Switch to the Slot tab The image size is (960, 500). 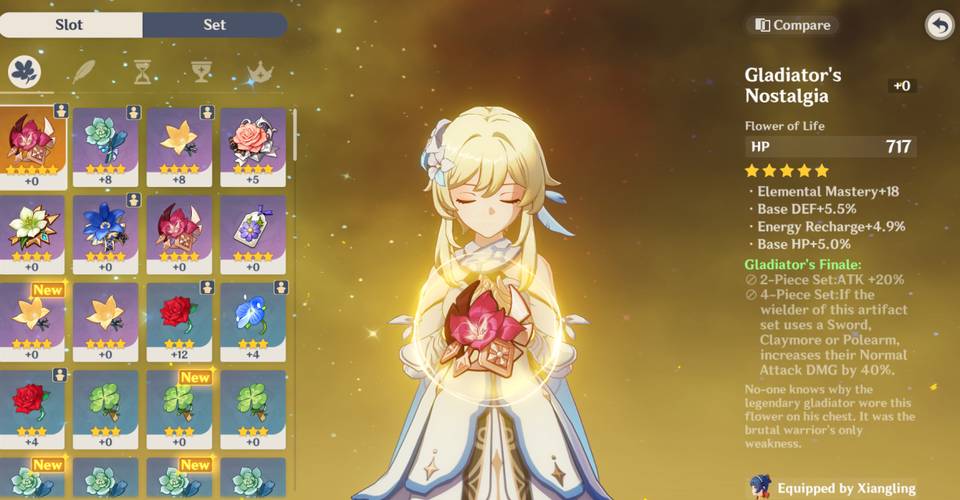(72, 24)
